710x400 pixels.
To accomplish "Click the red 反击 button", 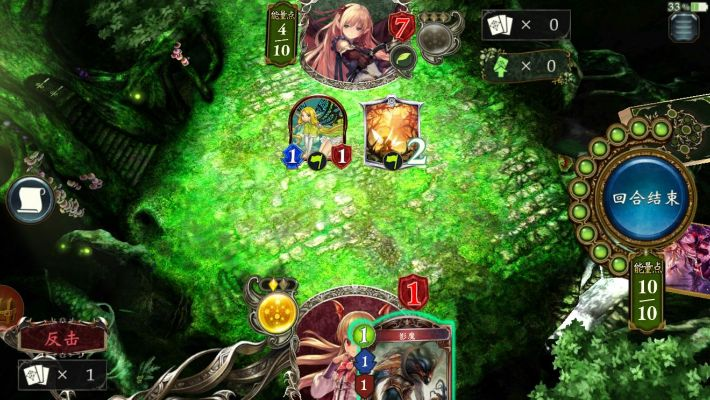I will 62,338.
